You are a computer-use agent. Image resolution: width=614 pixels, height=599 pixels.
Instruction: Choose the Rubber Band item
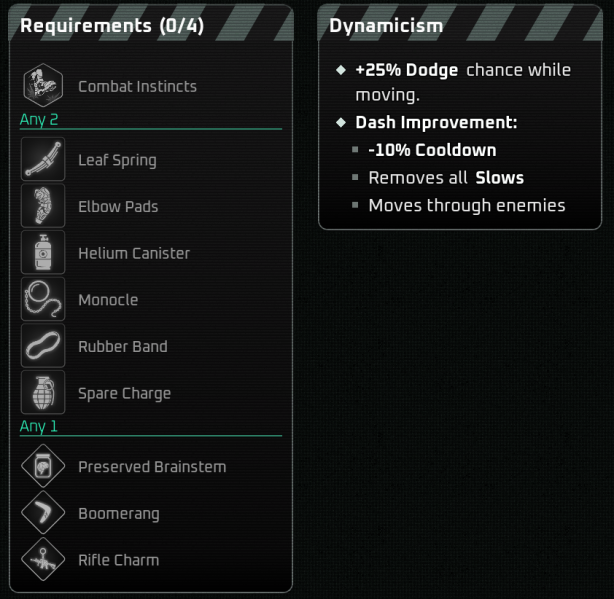43,347
